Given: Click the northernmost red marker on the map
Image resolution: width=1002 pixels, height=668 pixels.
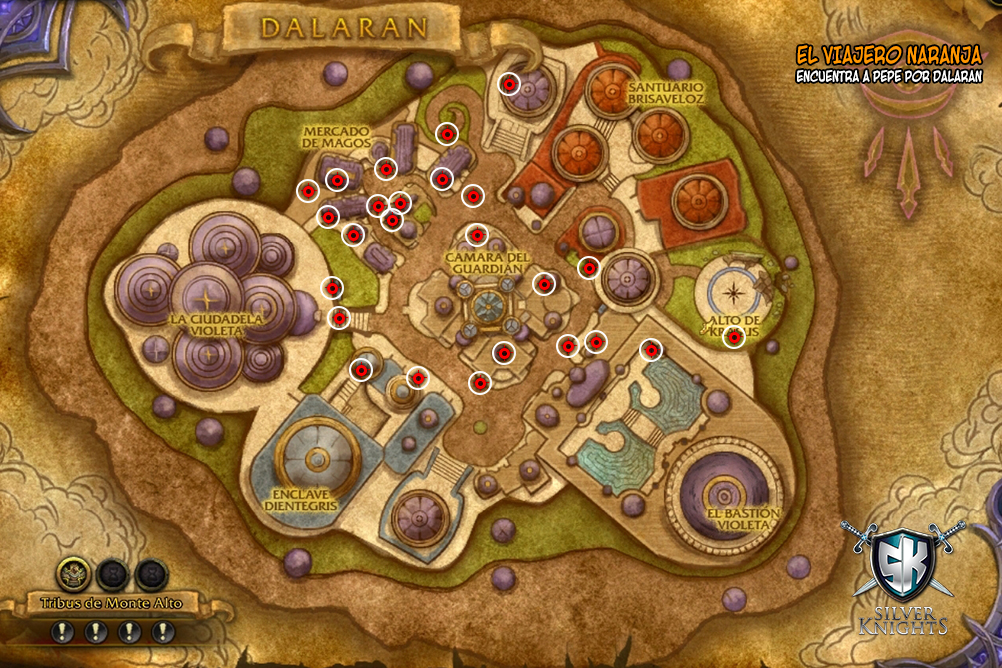Looking at the screenshot, I should click(509, 85).
